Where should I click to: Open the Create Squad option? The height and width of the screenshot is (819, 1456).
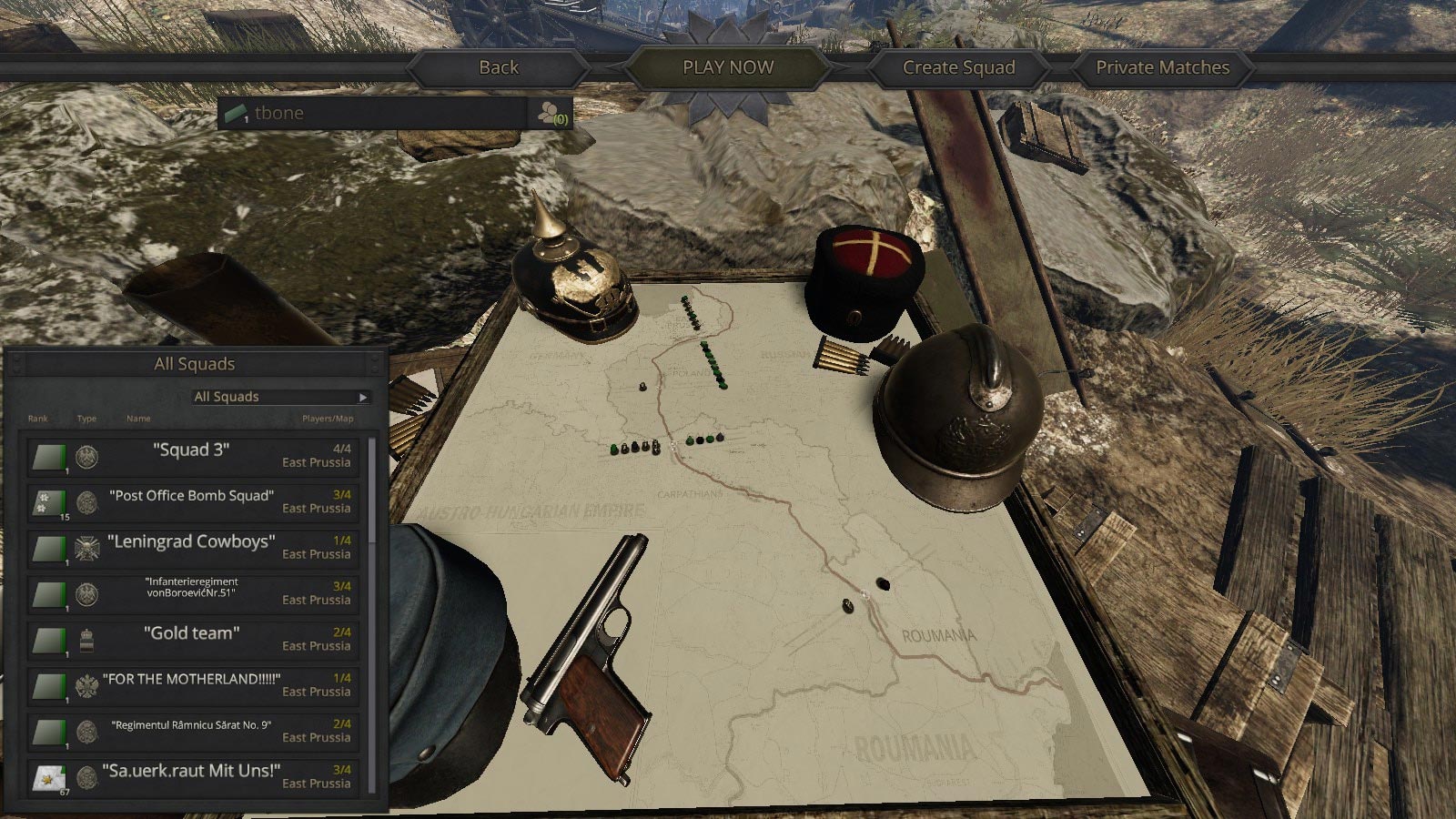(x=958, y=67)
